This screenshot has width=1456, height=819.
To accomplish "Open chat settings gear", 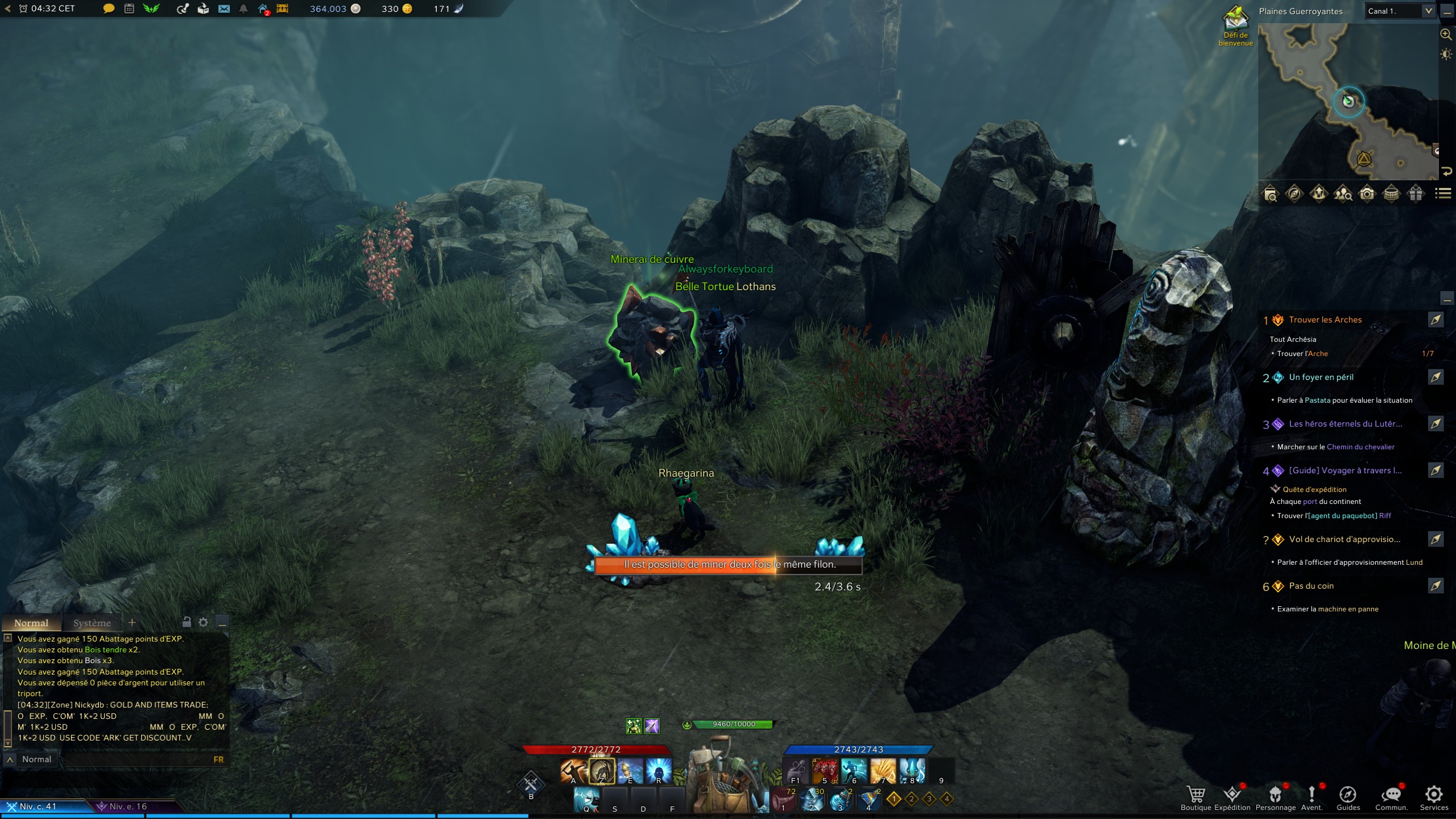I will click(x=203, y=622).
